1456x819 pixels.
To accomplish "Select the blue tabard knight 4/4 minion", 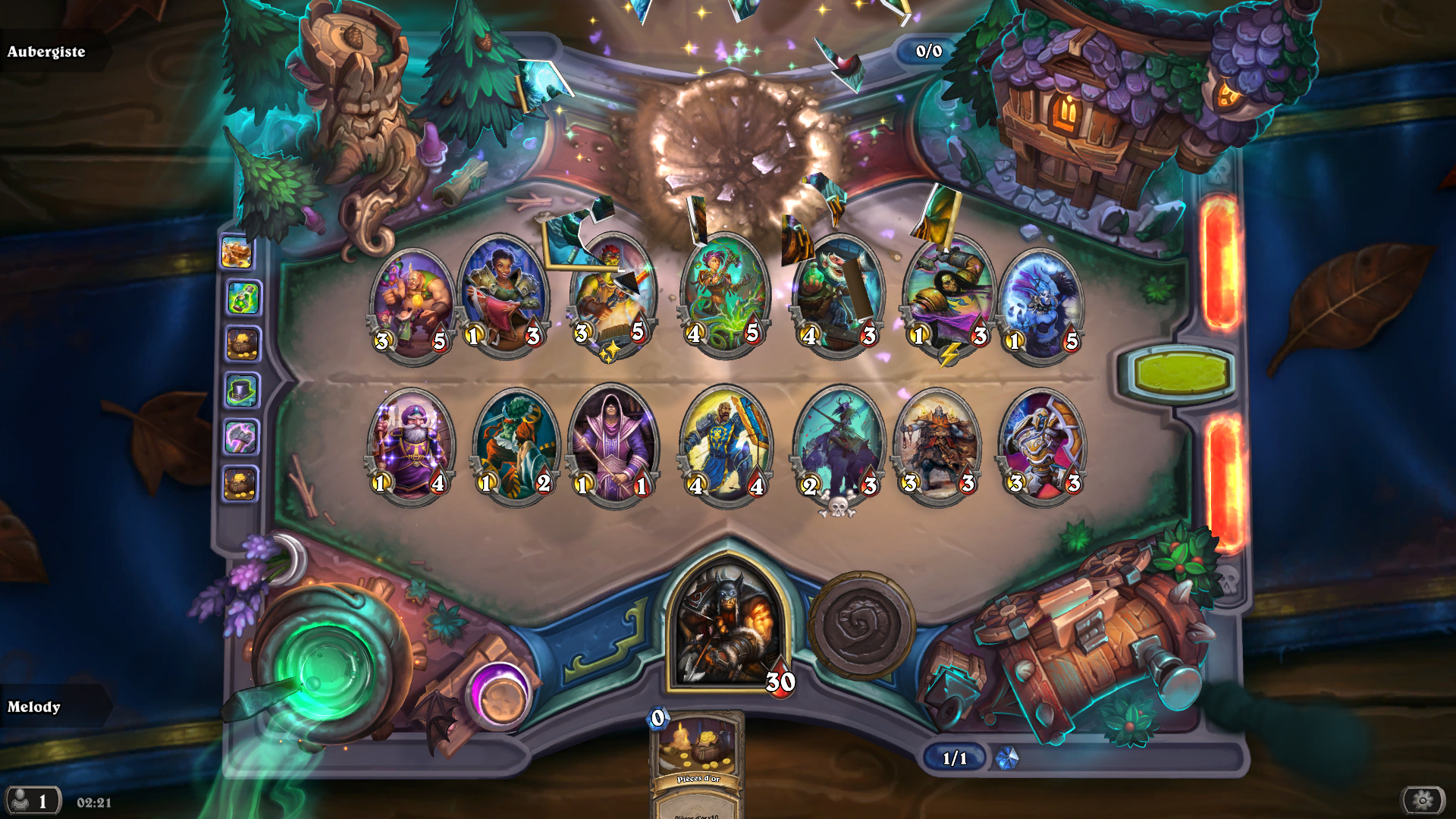I will pyautogui.click(x=726, y=445).
